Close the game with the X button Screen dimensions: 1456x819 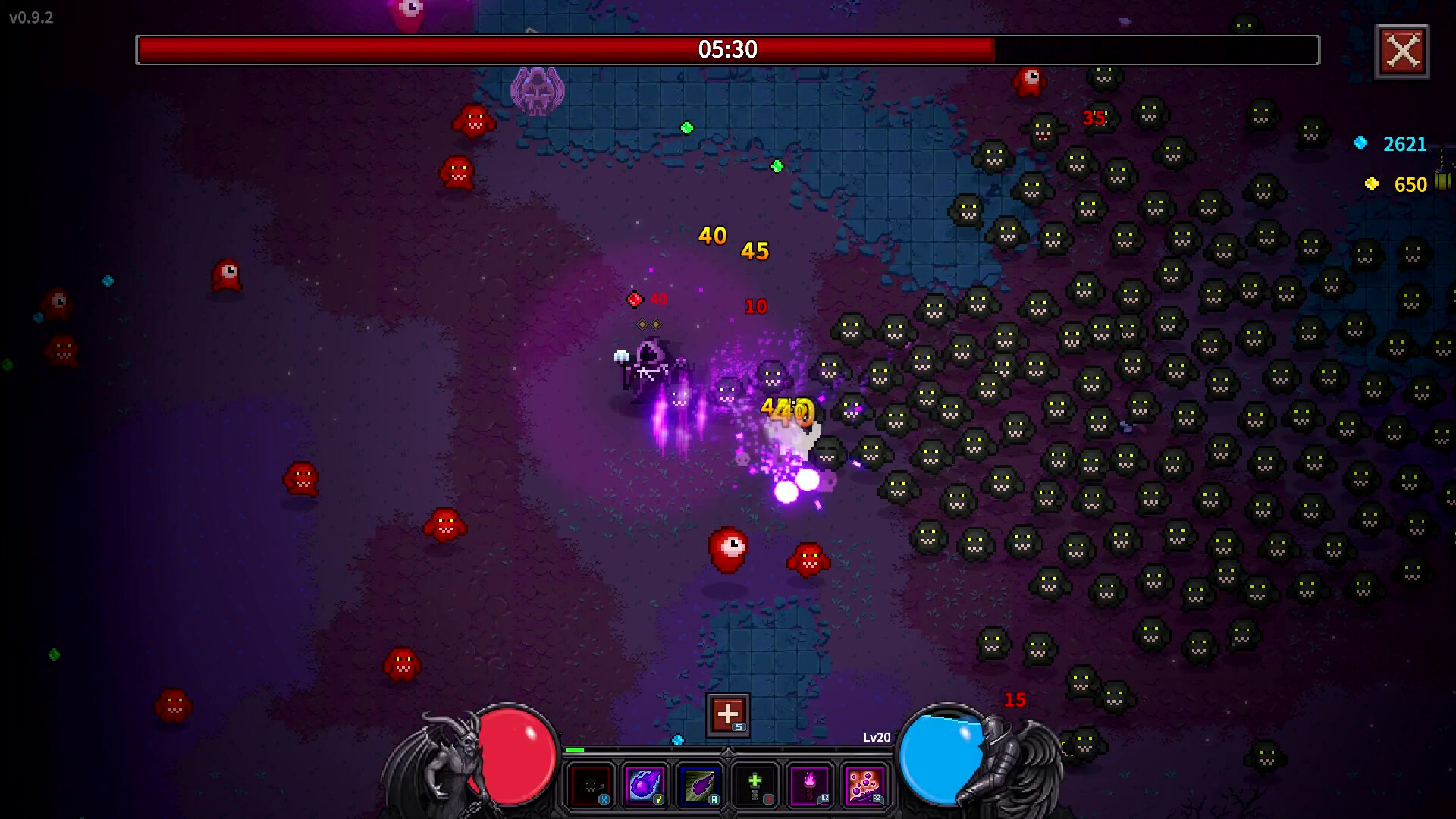[1402, 52]
